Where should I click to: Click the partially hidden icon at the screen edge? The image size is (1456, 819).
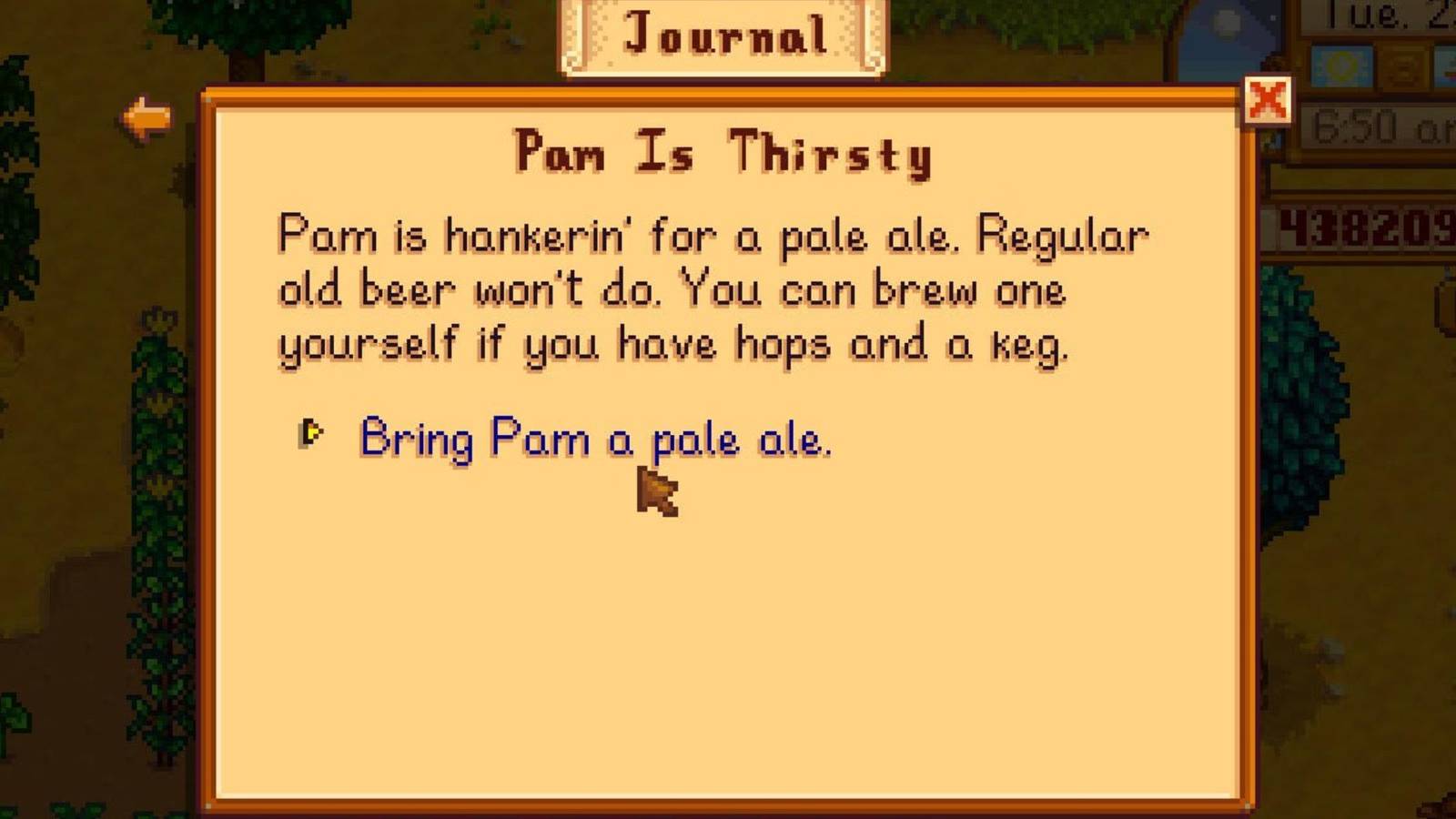coord(1449,66)
